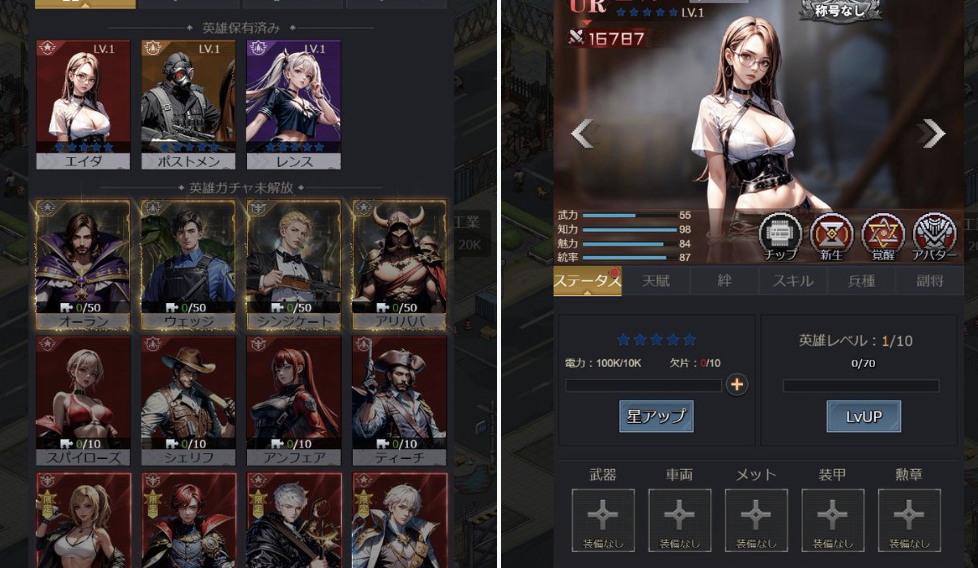Open the チップ chip icon
The image size is (978, 568).
coord(780,236)
